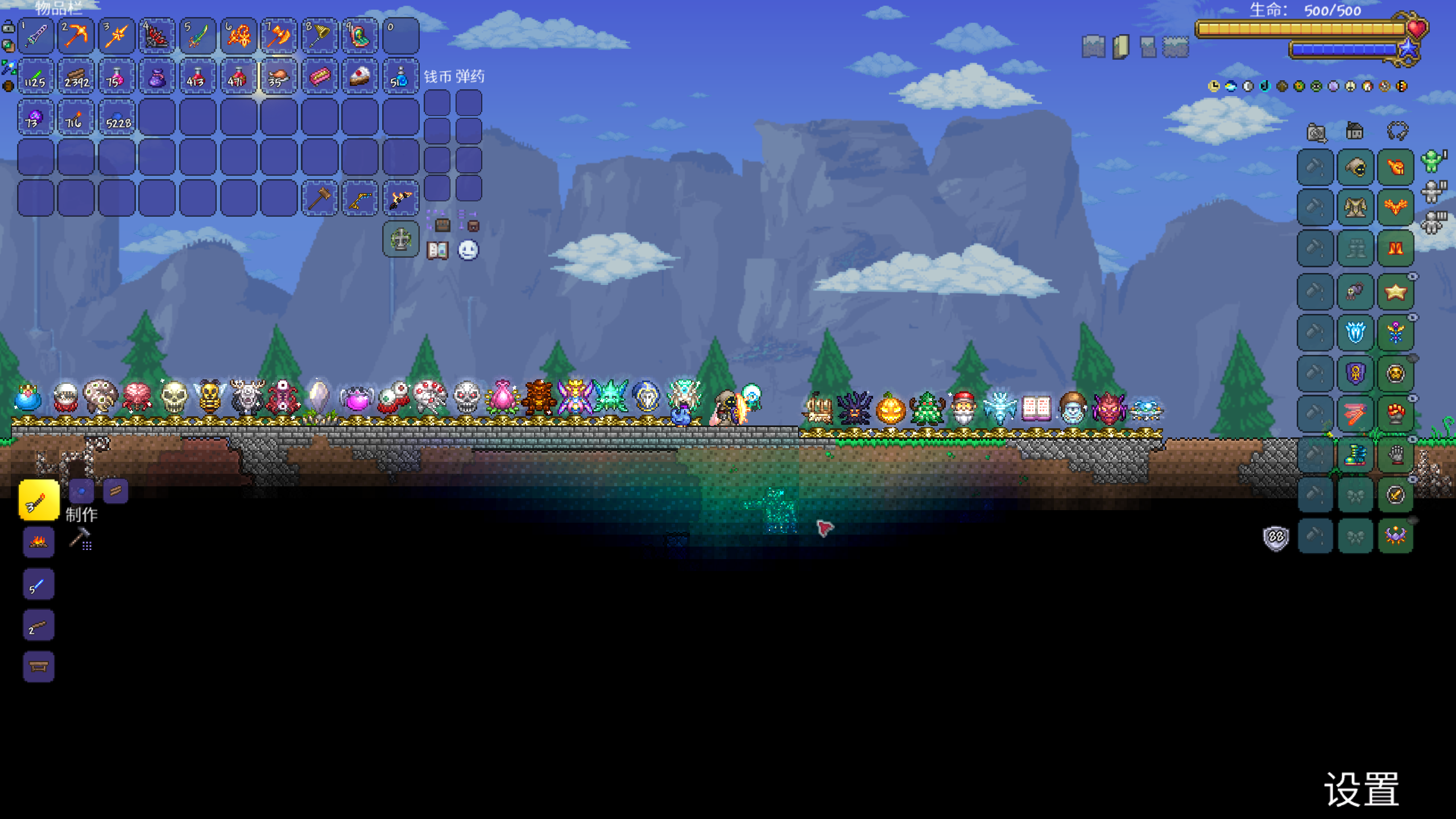Toggle the crafting window hammer icon

(x=80, y=538)
